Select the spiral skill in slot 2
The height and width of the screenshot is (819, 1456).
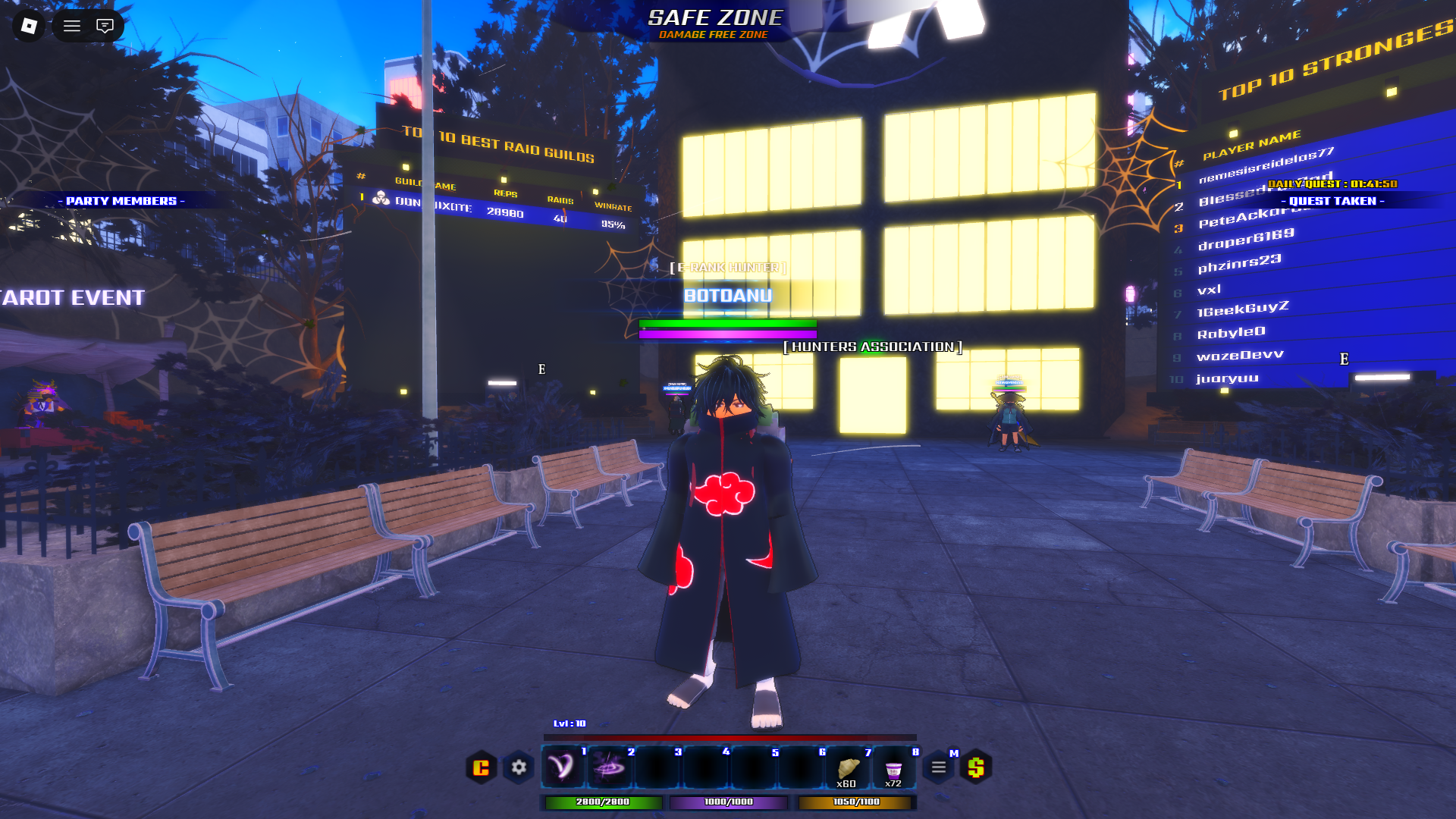[609, 767]
